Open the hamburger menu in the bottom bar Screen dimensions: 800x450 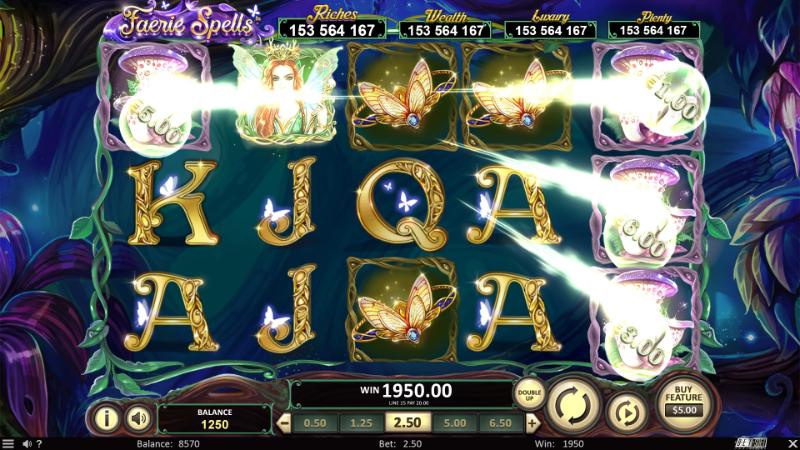point(8,443)
